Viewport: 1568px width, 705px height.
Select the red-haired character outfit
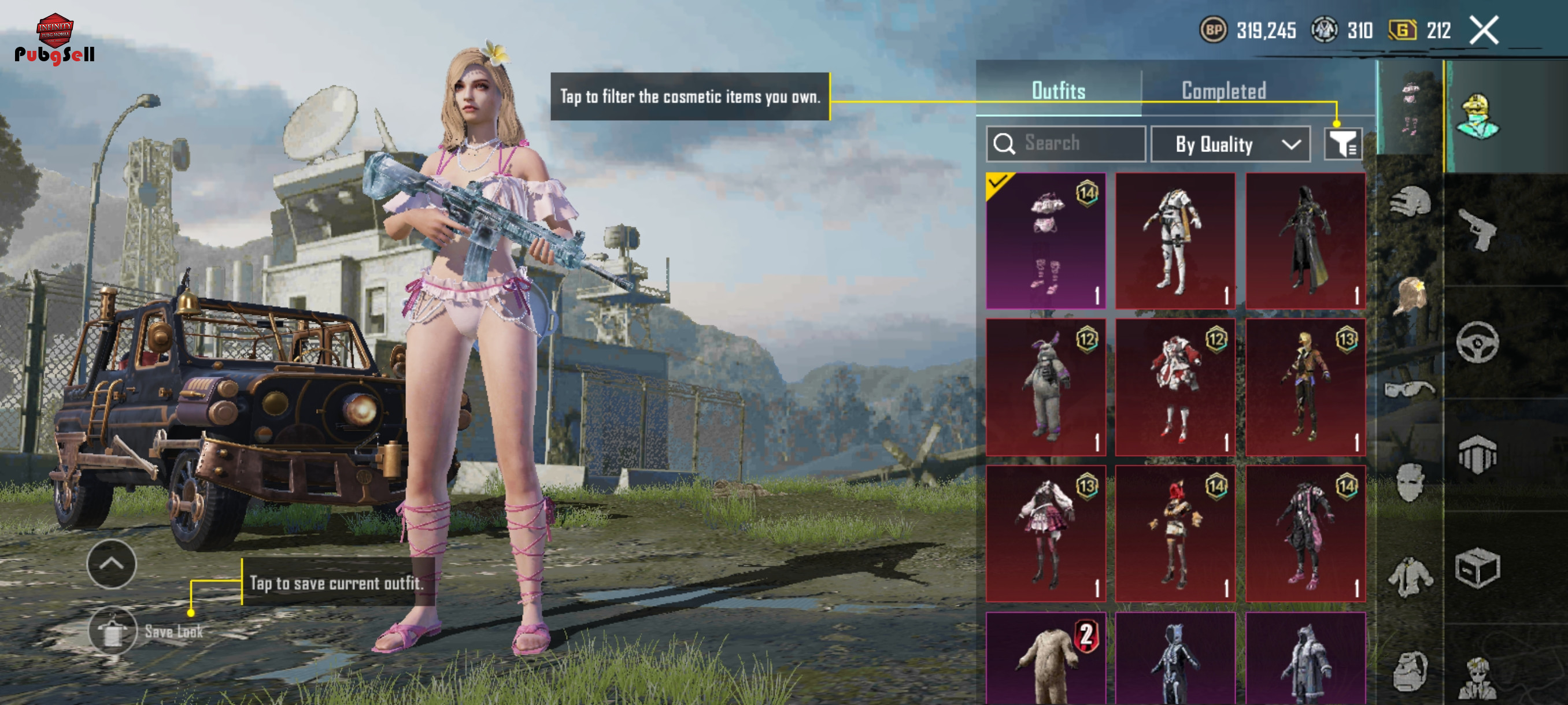(x=1175, y=533)
